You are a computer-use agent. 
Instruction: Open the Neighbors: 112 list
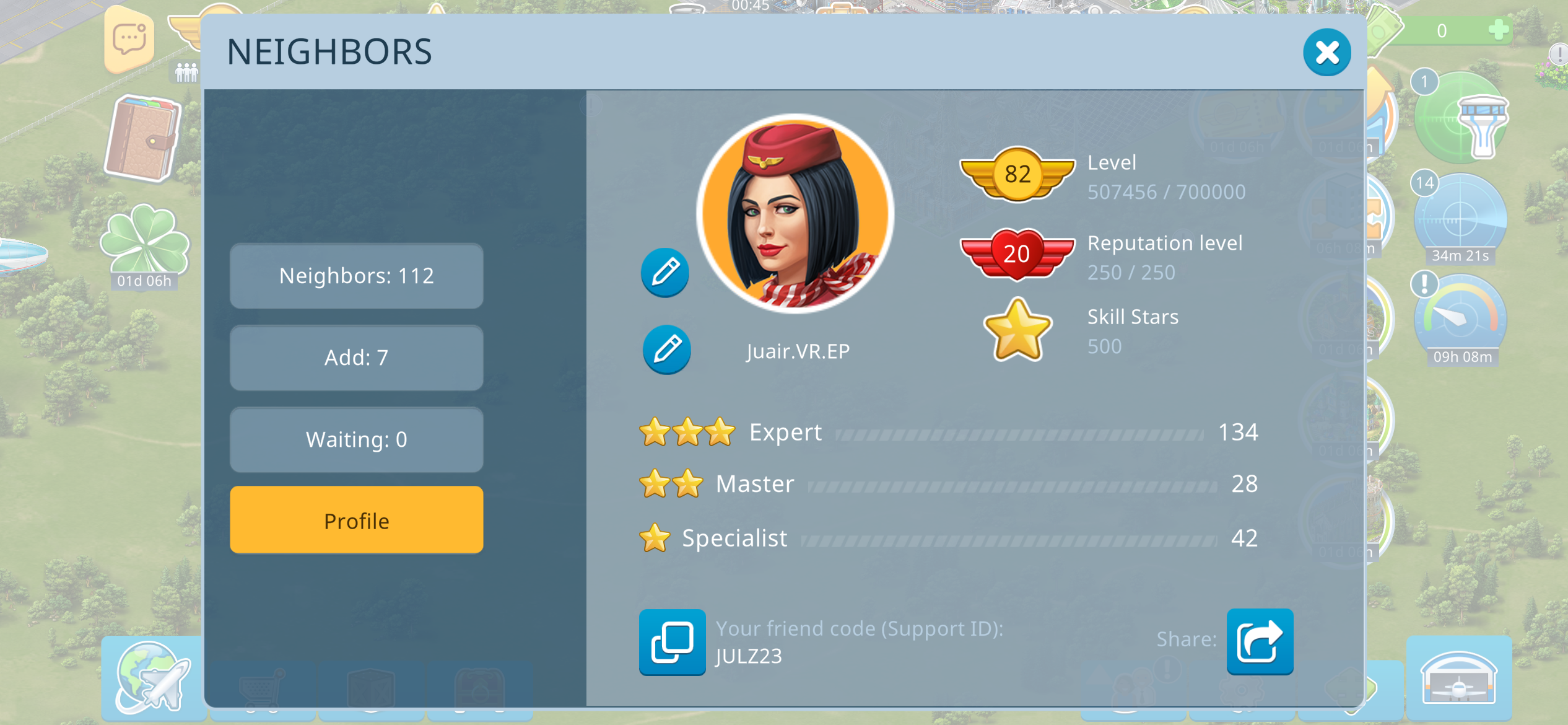pyautogui.click(x=356, y=276)
